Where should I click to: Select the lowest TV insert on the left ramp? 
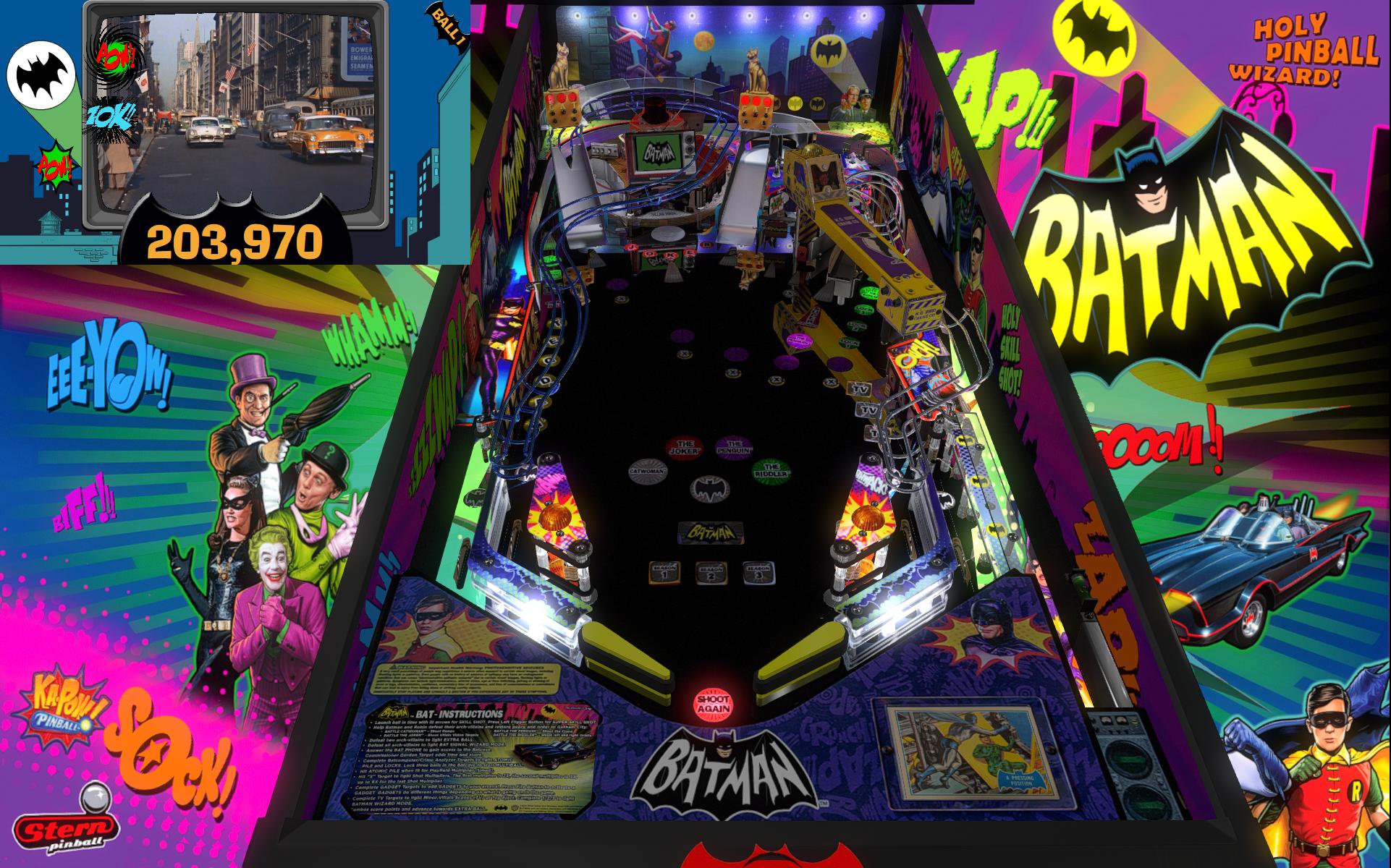[871, 432]
